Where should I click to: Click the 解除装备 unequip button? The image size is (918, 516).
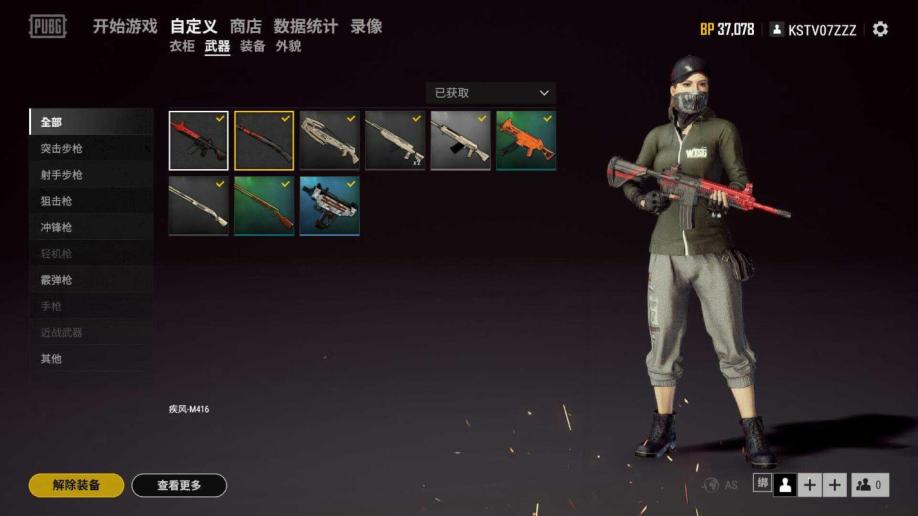click(x=77, y=485)
